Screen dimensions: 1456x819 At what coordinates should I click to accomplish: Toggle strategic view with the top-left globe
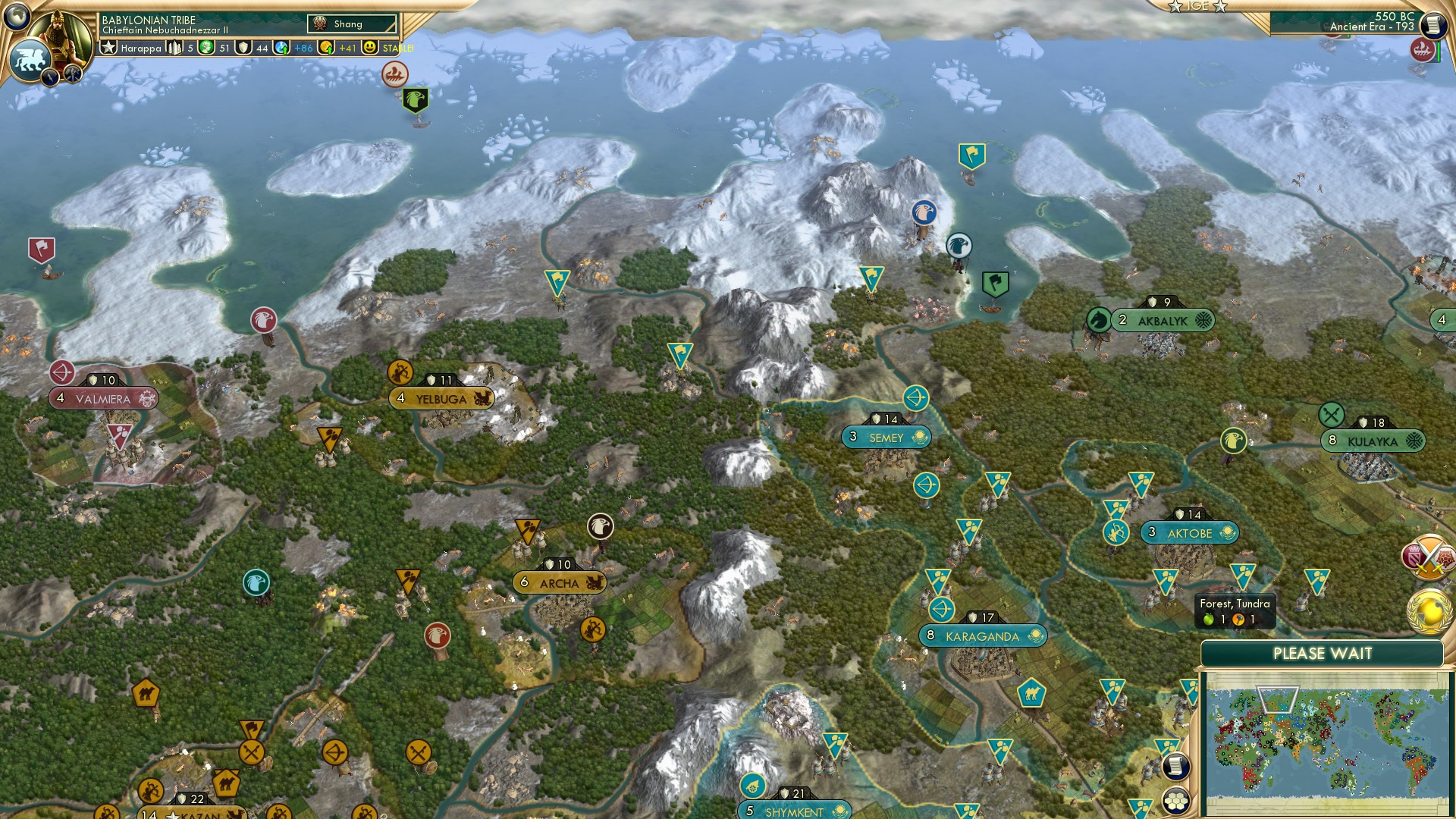pos(17,15)
